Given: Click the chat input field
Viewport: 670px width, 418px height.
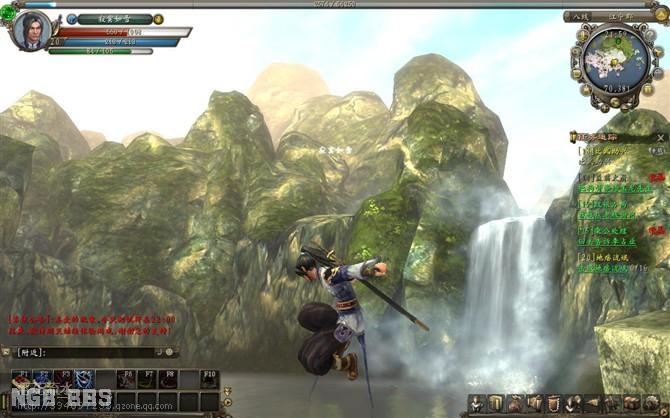Looking at the screenshot, I should coord(88,352).
